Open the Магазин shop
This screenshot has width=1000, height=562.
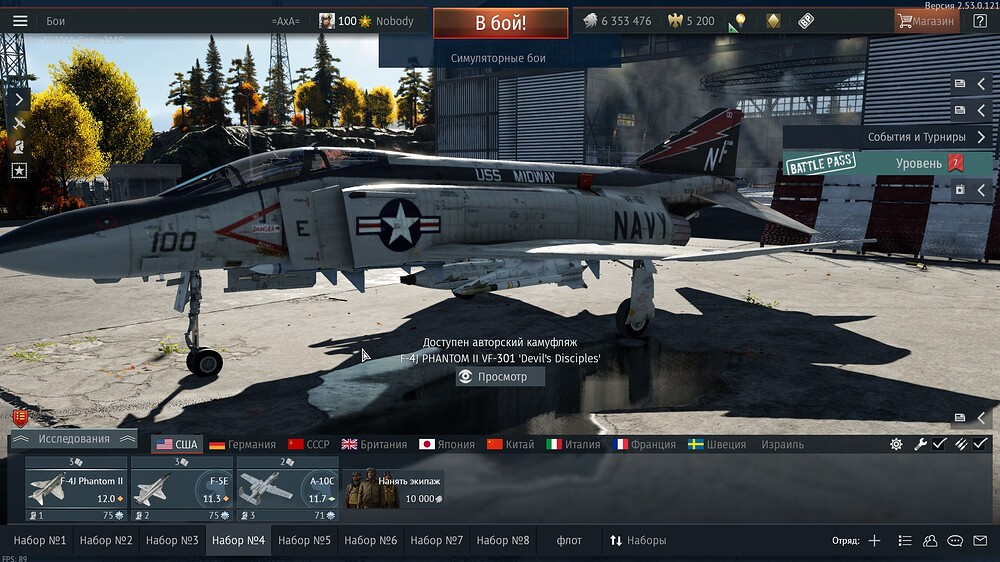tap(926, 21)
